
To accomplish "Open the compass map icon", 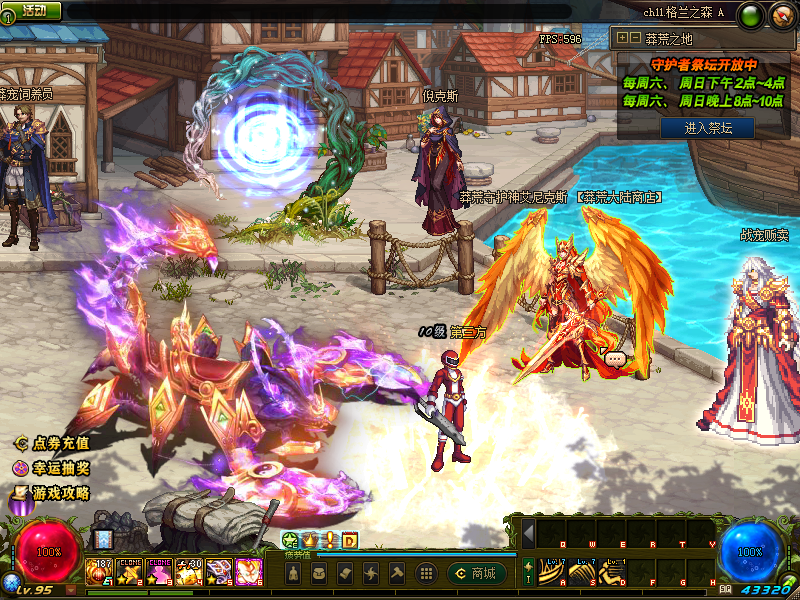I will pos(781,15).
